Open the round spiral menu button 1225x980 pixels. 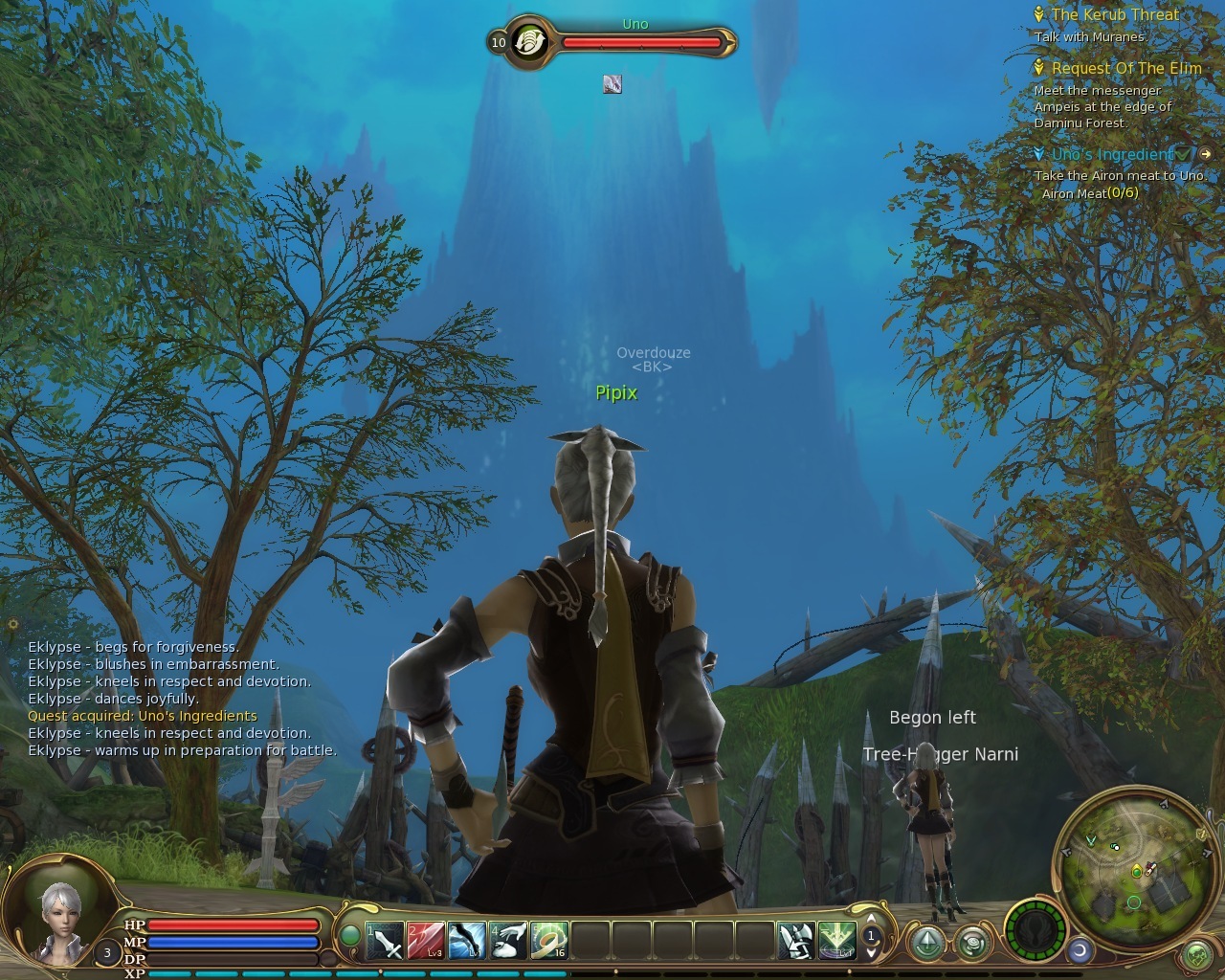pyautogui.click(x=973, y=943)
